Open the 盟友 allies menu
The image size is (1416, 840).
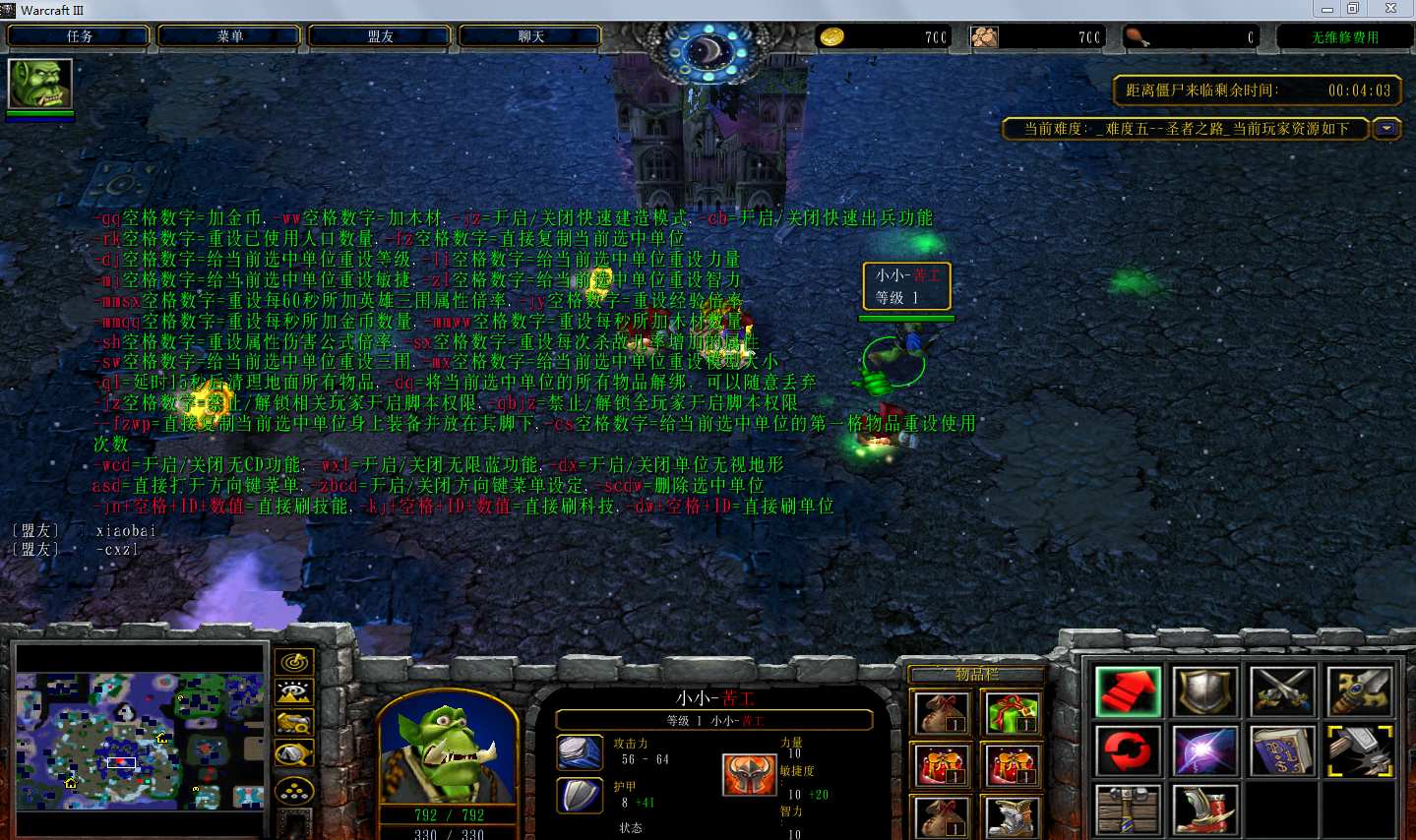coord(380,36)
